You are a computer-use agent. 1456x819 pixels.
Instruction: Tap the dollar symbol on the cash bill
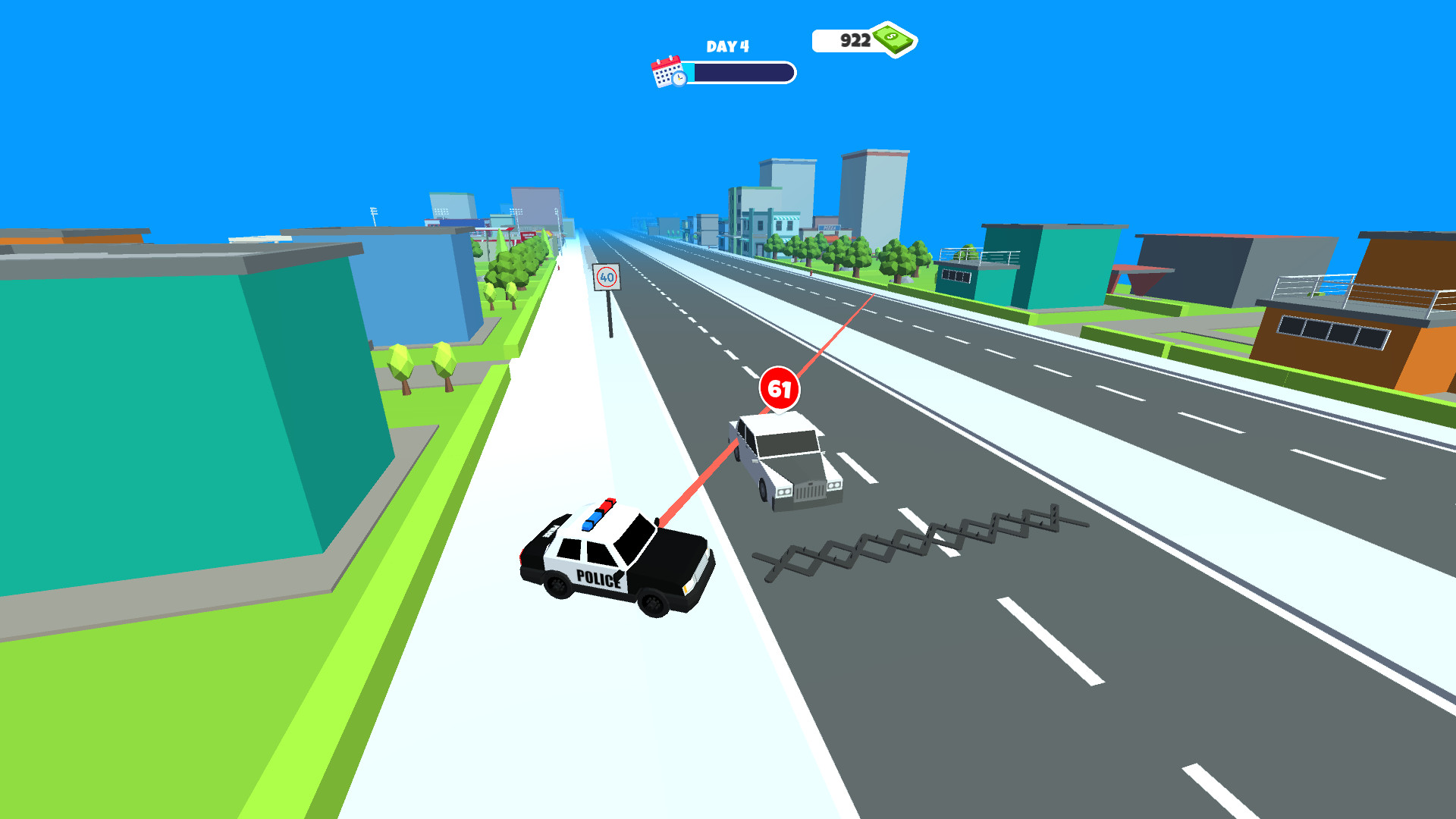[x=892, y=36]
